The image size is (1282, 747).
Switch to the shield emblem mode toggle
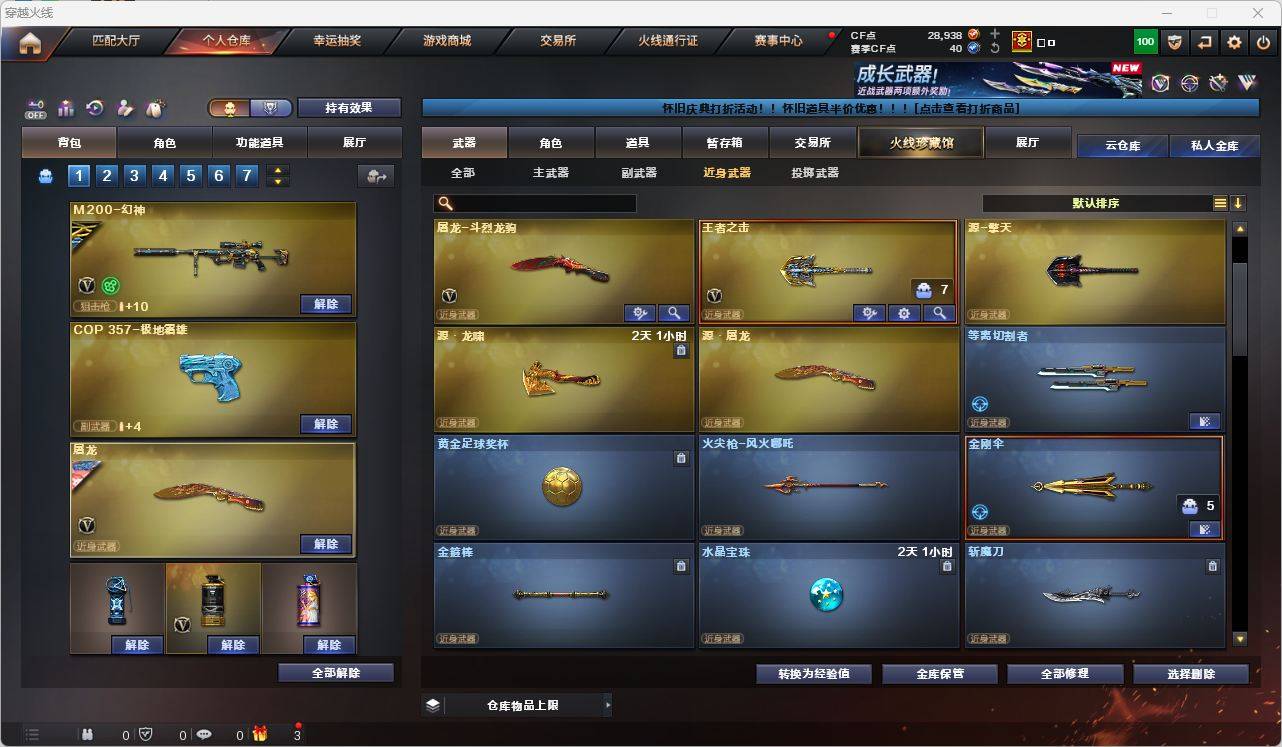tap(271, 107)
